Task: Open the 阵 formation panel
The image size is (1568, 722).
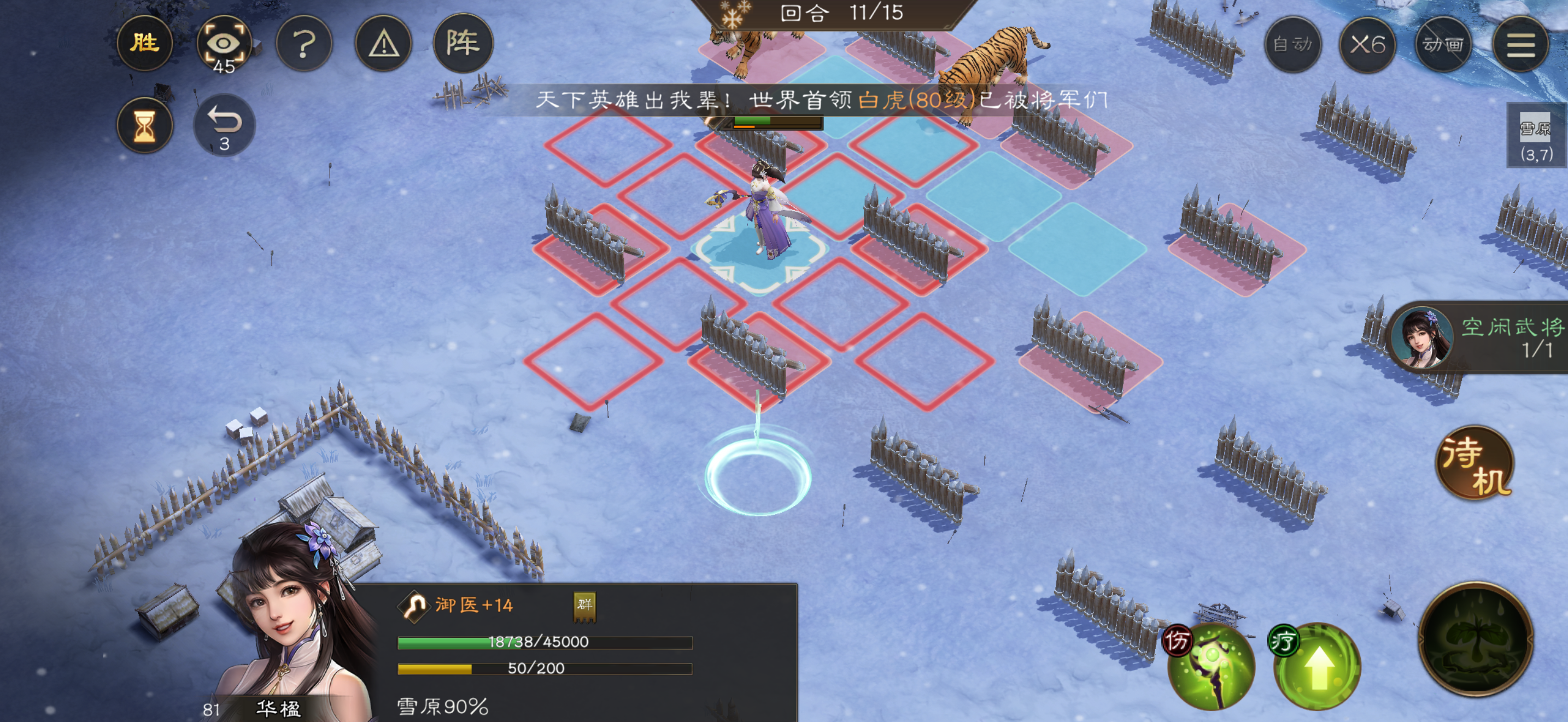Action: coord(464,44)
